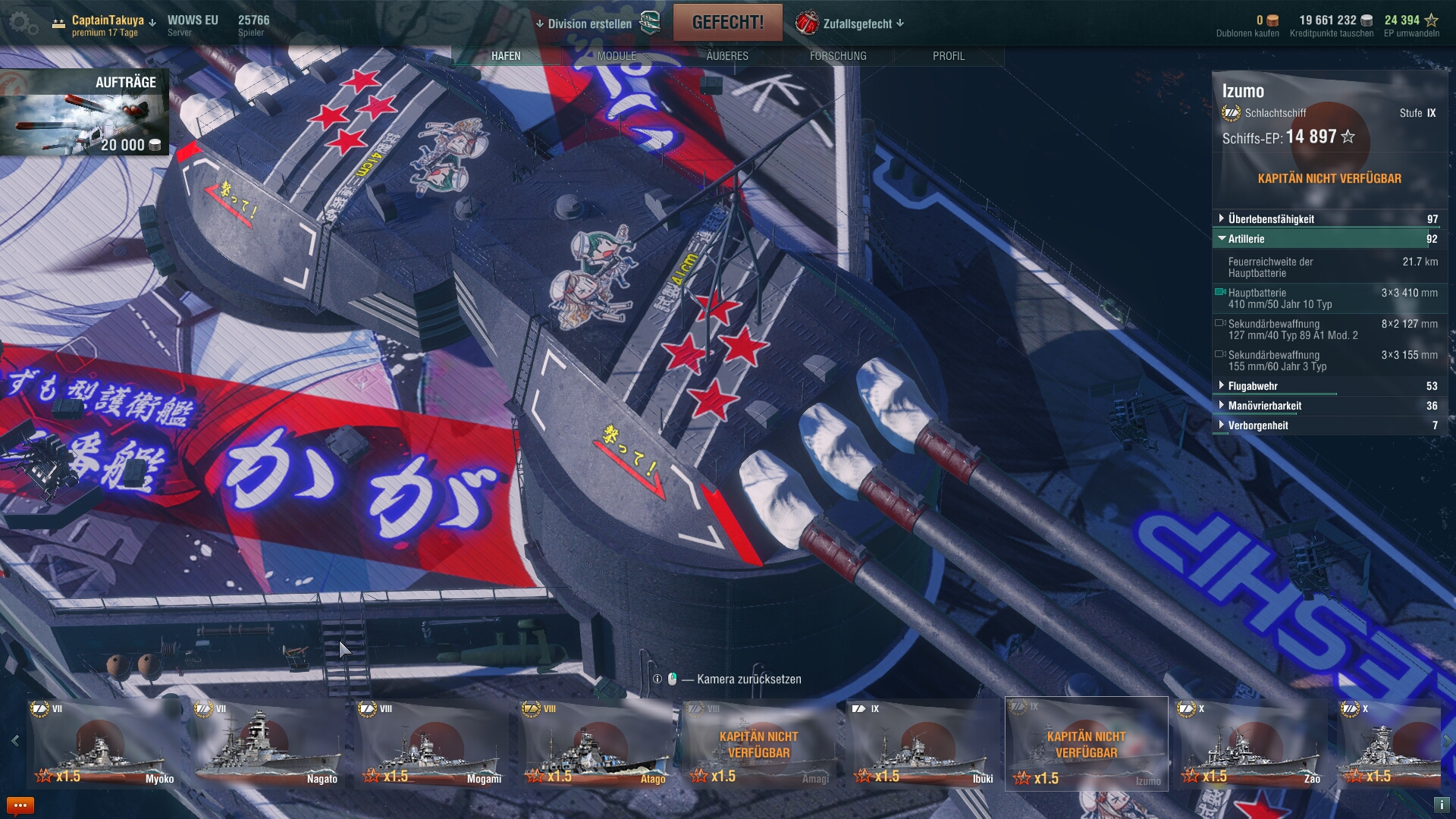Select the Zao ship card
Image resolution: width=1456 pixels, height=819 pixels.
[x=1251, y=744]
